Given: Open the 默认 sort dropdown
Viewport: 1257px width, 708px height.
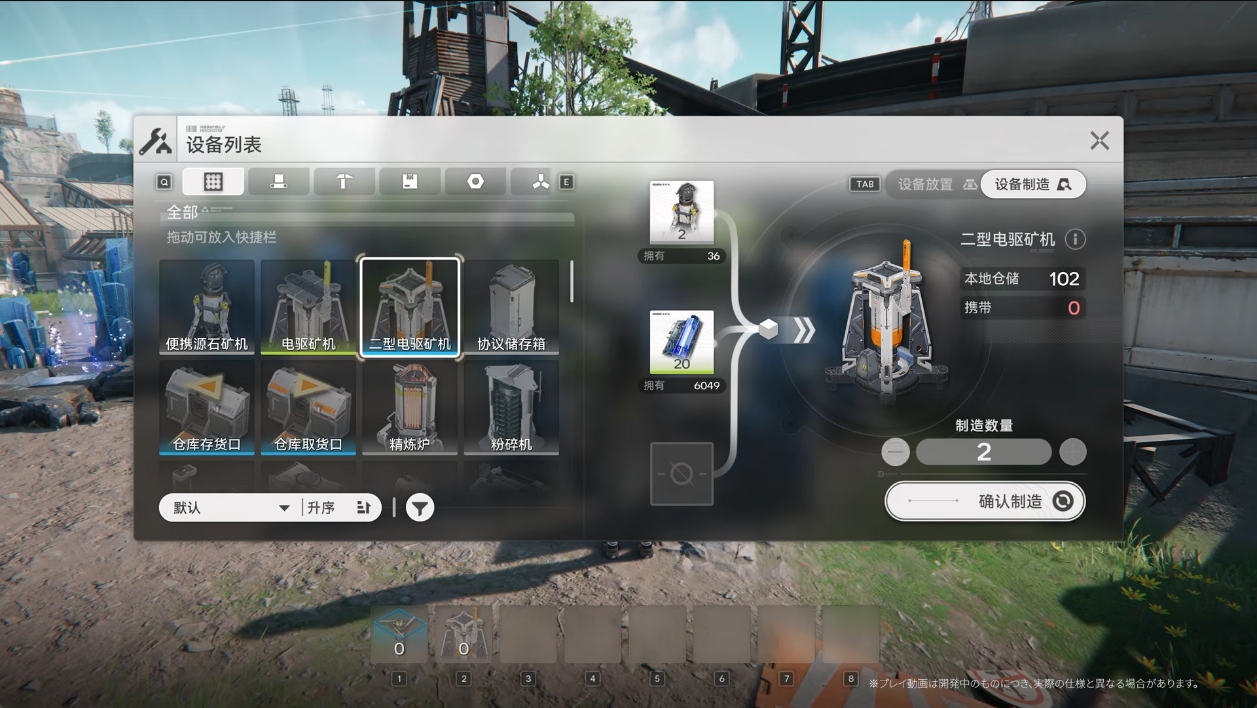Looking at the screenshot, I should click(230, 508).
